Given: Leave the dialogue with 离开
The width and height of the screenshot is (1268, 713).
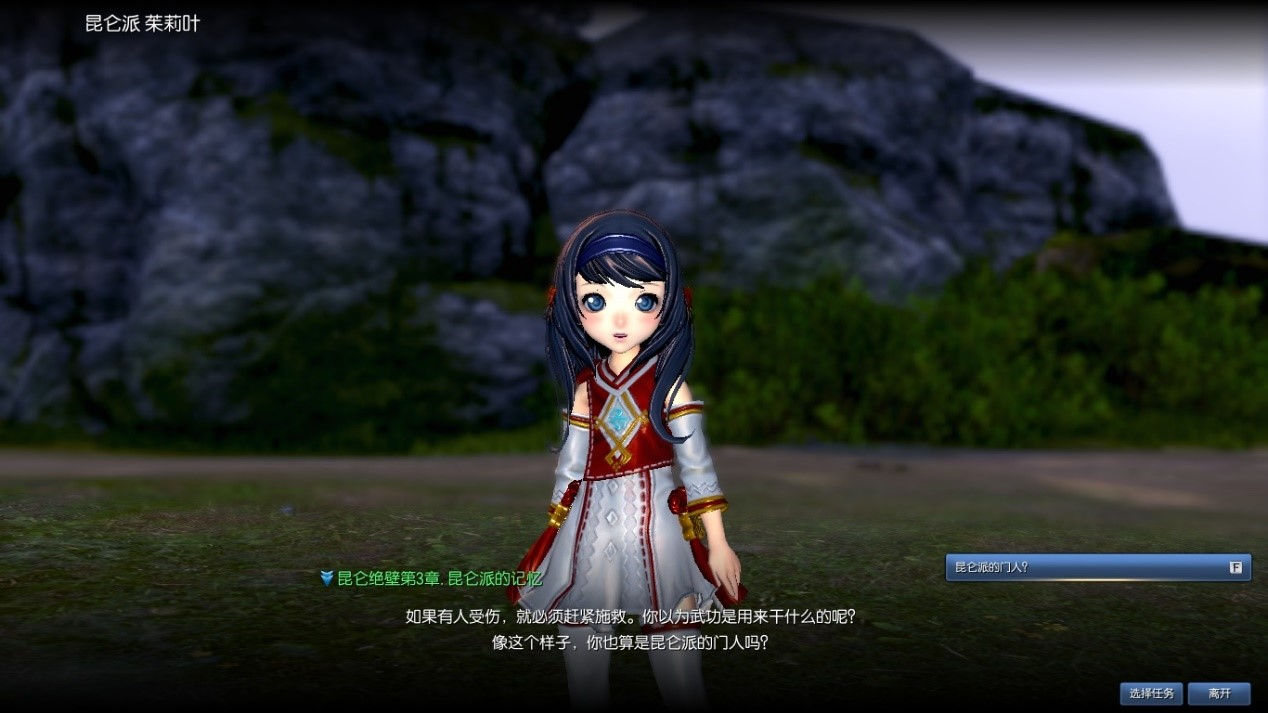Looking at the screenshot, I should [x=1219, y=693].
